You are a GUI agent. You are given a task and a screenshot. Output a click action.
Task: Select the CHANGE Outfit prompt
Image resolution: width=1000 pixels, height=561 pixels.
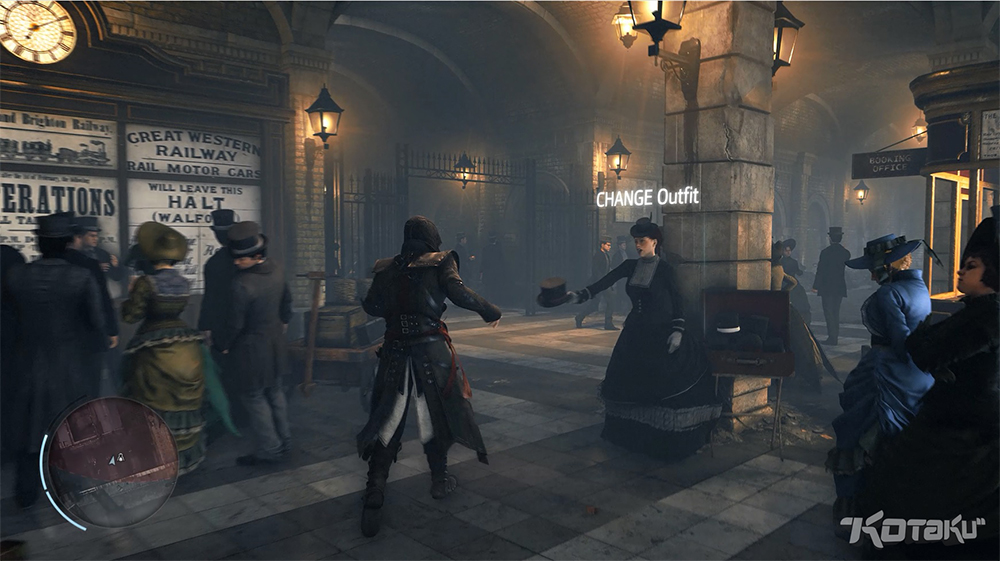(647, 198)
